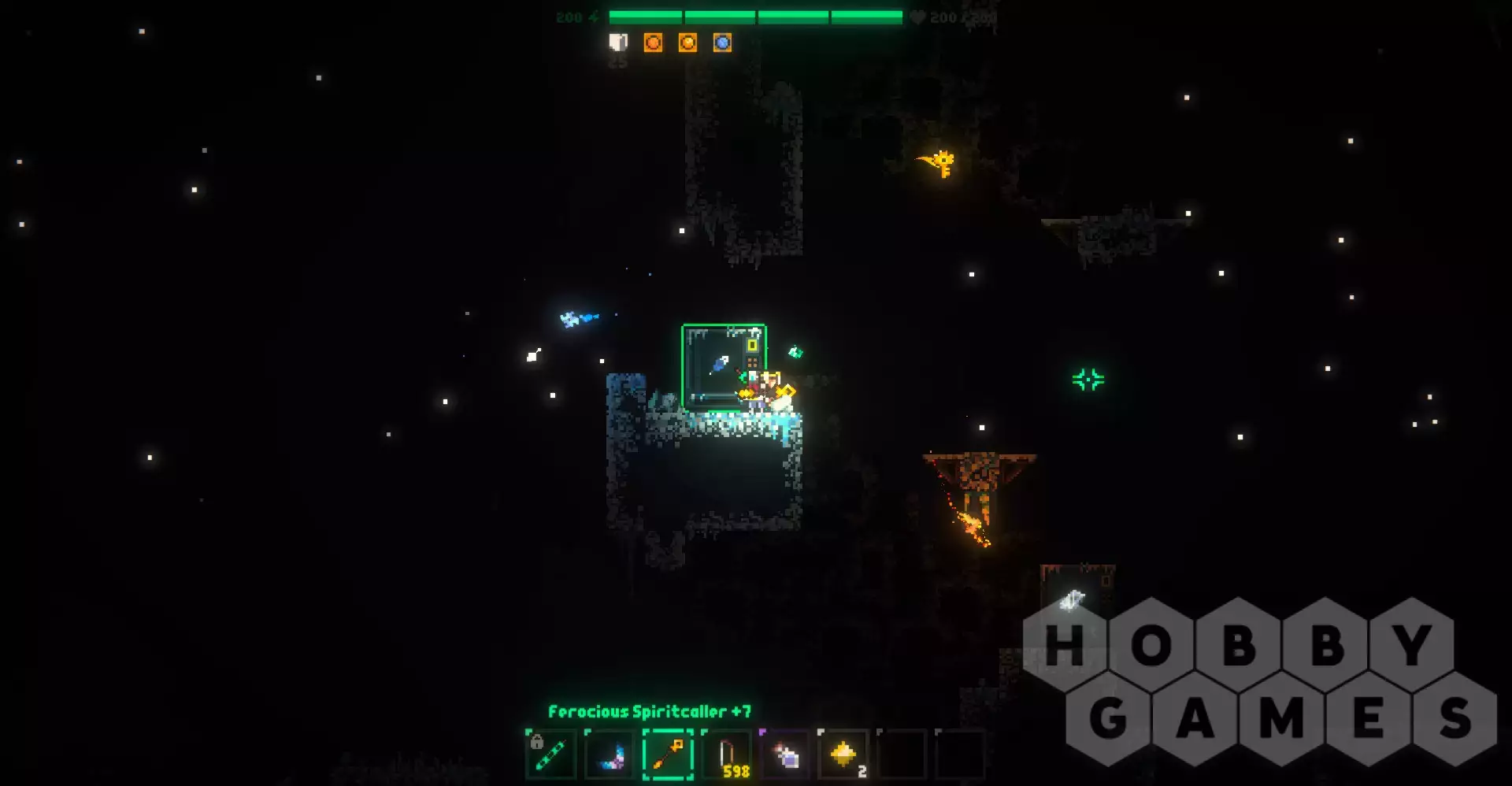
Task: Choose the blue crescent item in the hotbar
Action: 610,754
